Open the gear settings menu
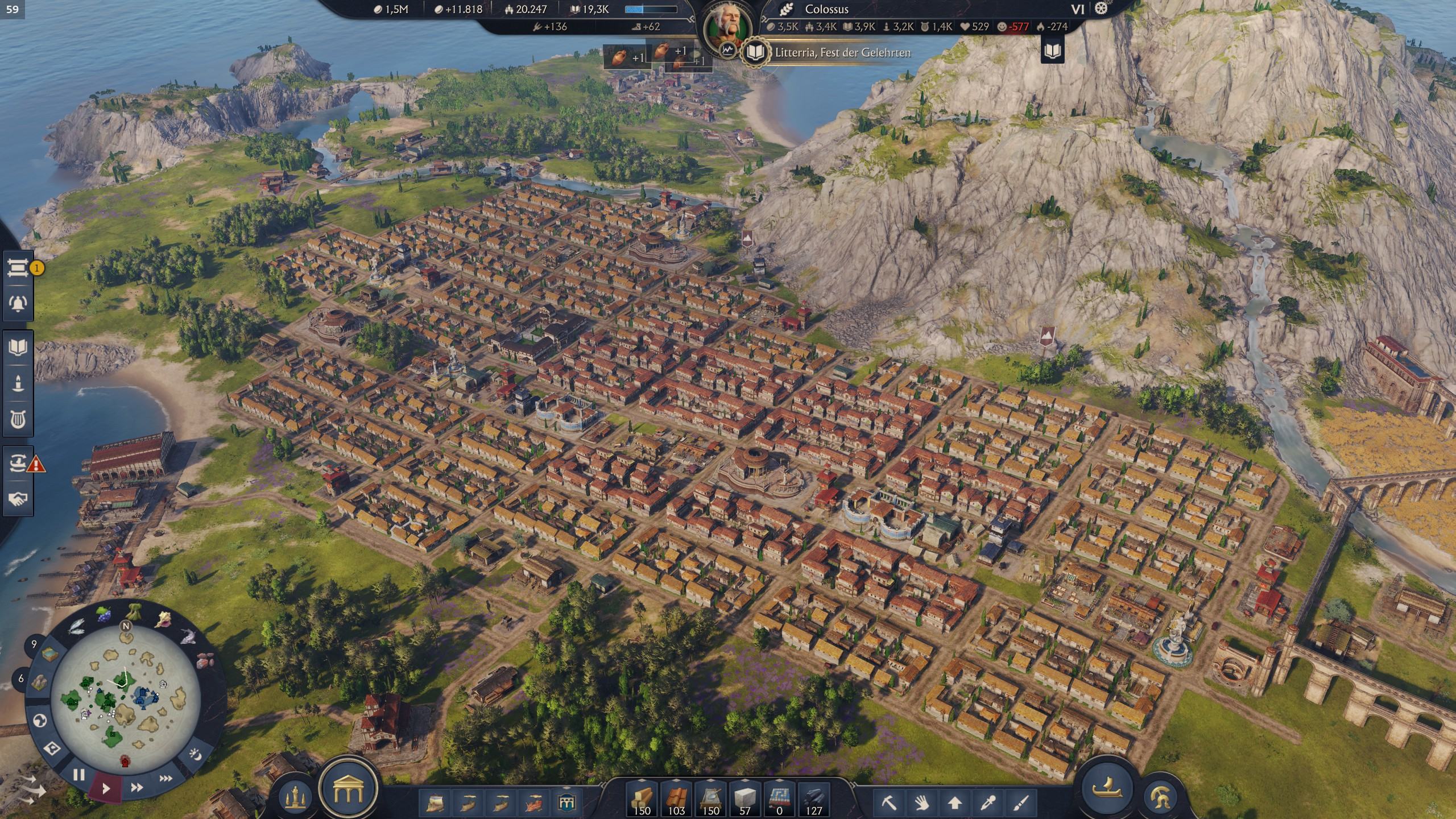 pyautogui.click(x=1102, y=9)
